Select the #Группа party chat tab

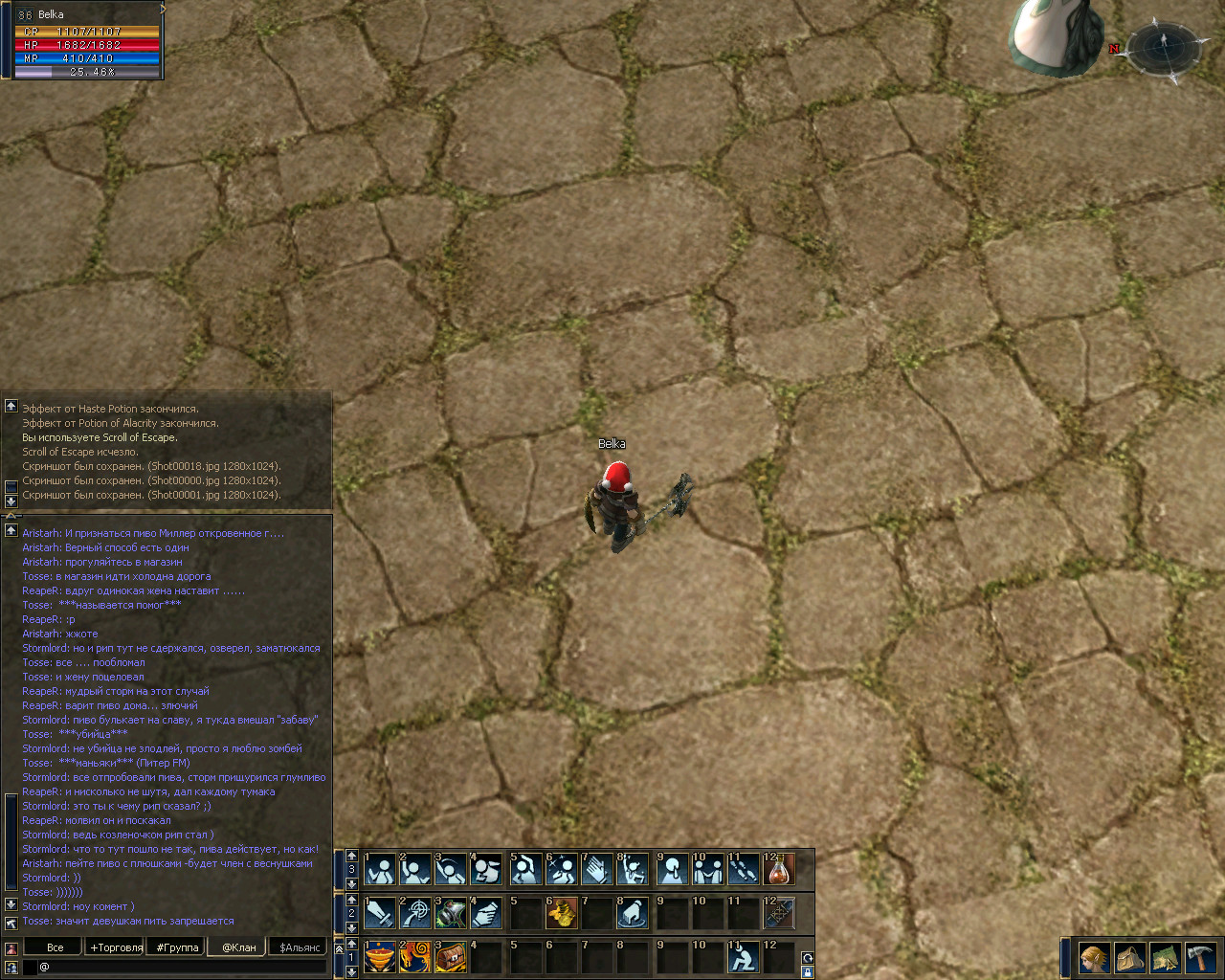[177, 947]
